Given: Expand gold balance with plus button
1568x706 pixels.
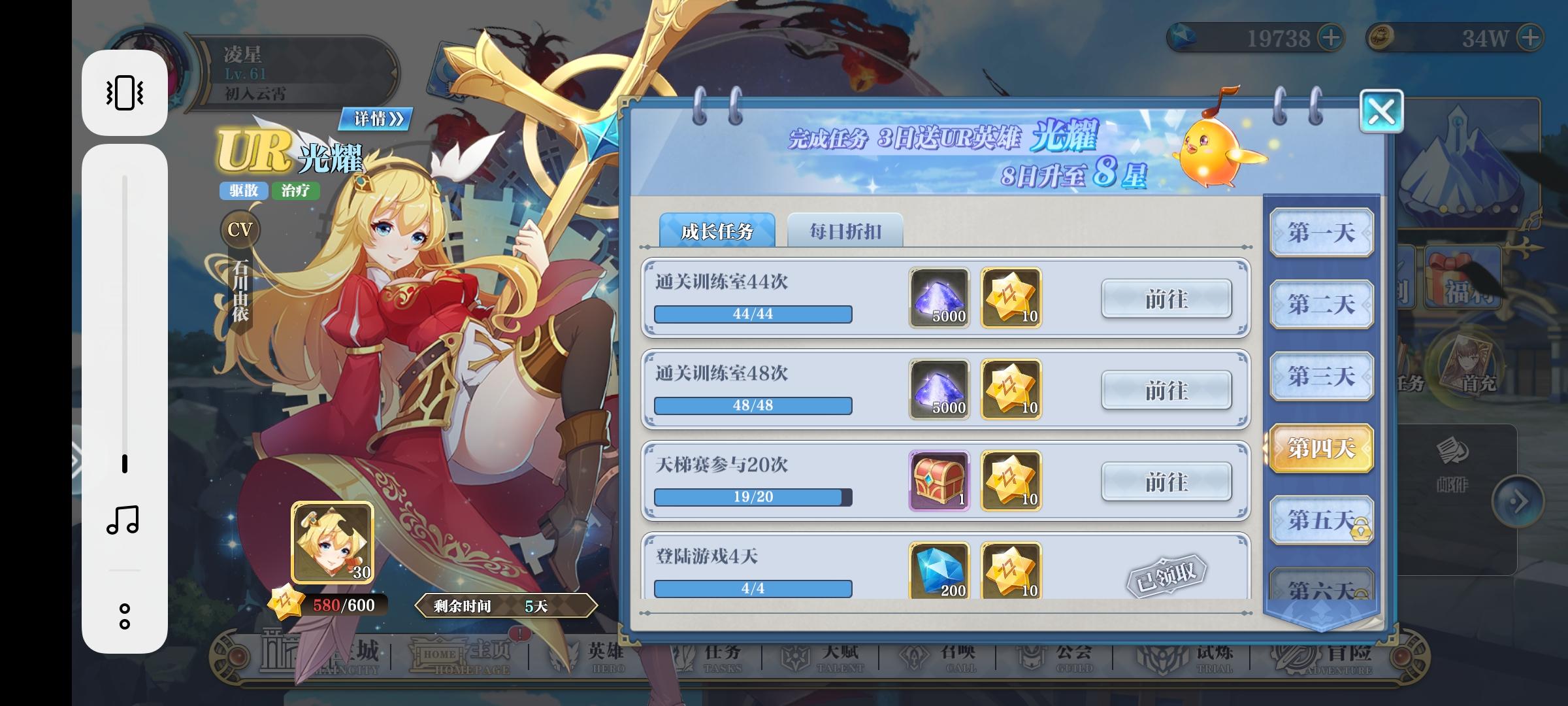Looking at the screenshot, I should coord(1529,39).
